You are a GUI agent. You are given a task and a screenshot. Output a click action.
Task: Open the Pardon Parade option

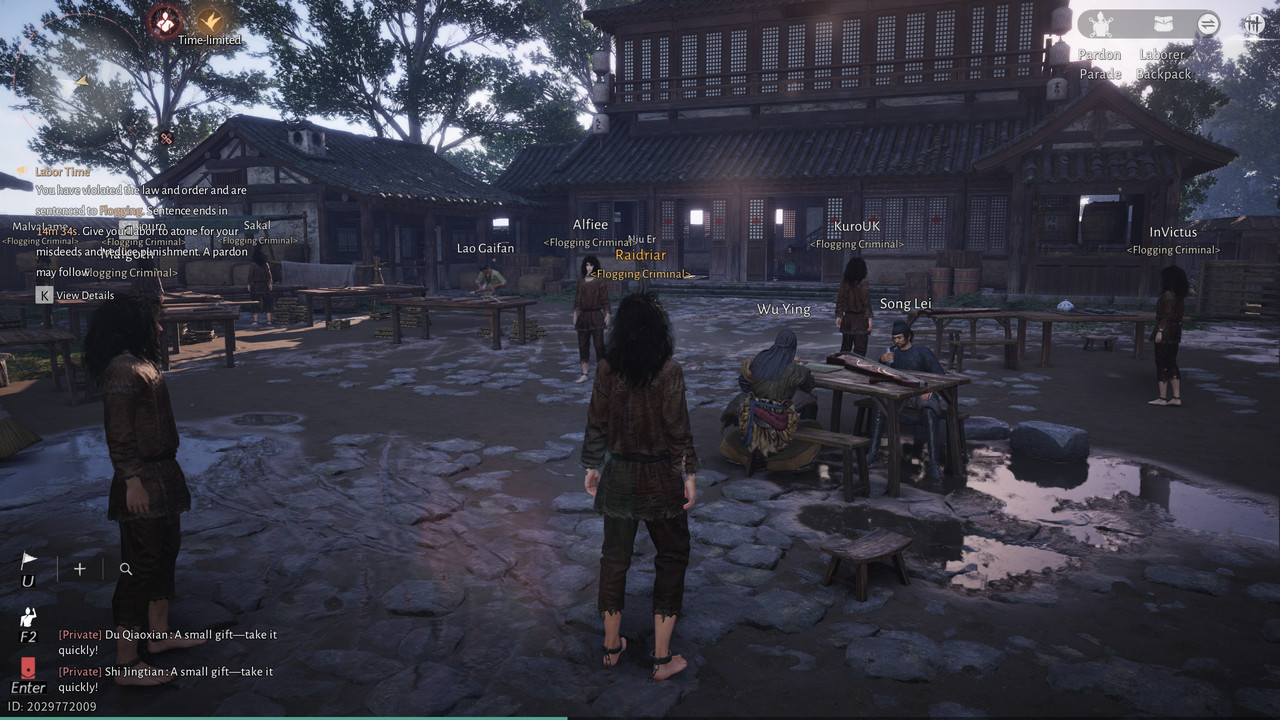point(1100,25)
